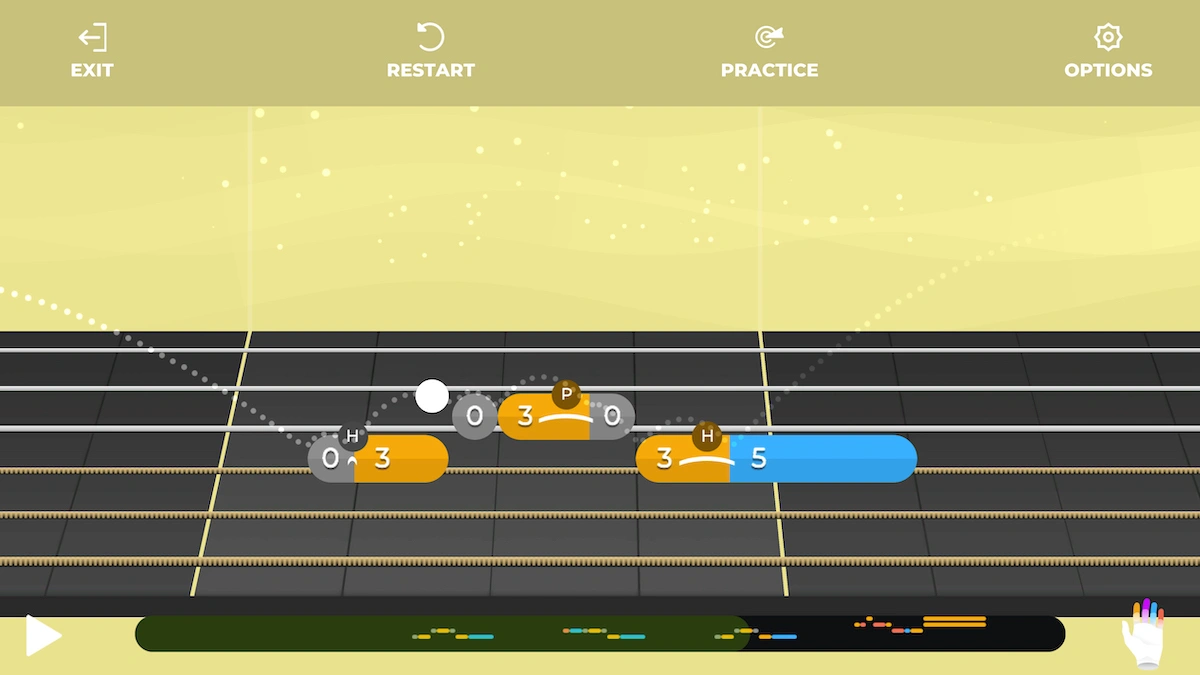Click the play button to resume
Image resolution: width=1200 pixels, height=675 pixels.
click(43, 636)
